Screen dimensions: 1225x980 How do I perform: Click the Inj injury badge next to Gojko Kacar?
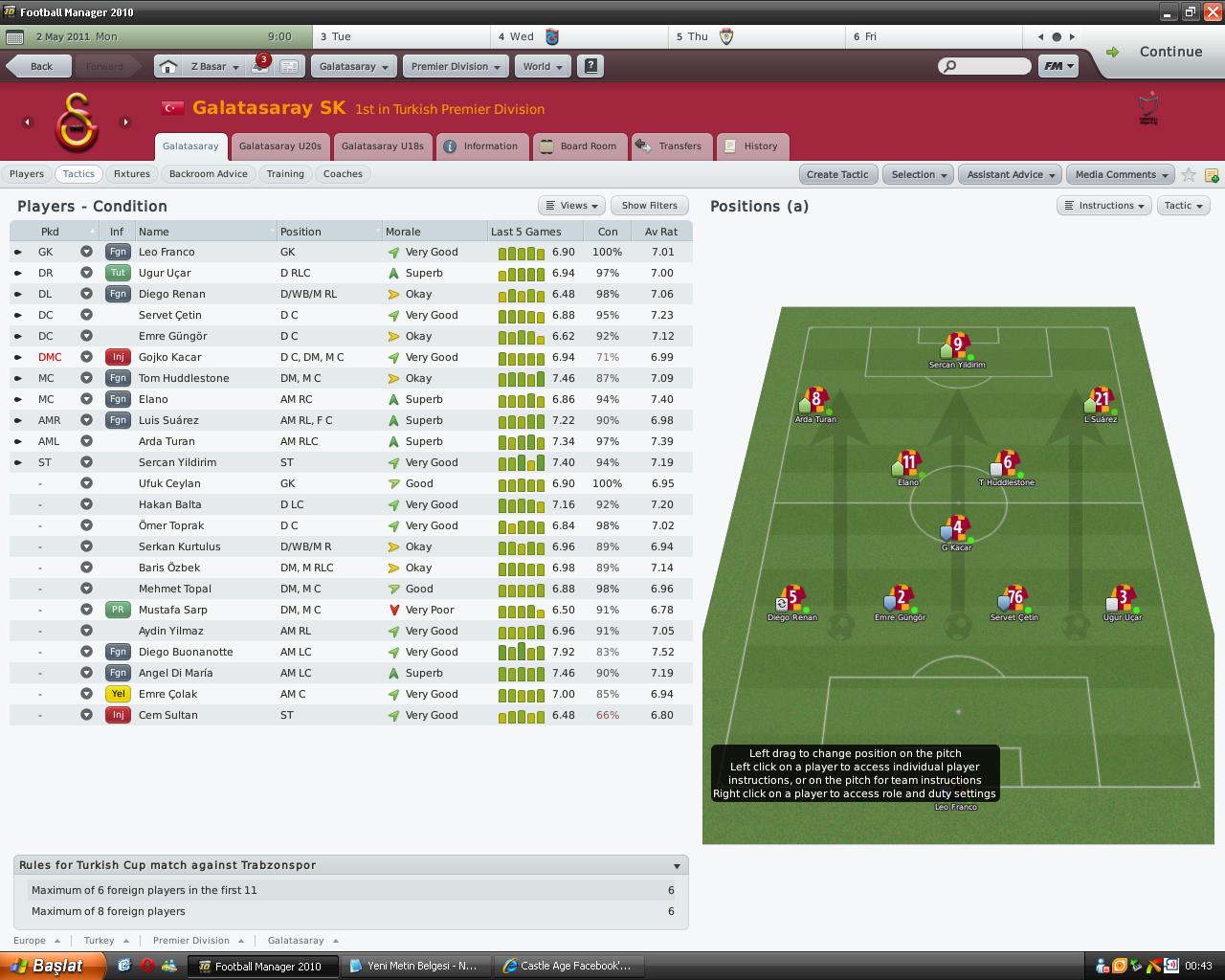(117, 357)
